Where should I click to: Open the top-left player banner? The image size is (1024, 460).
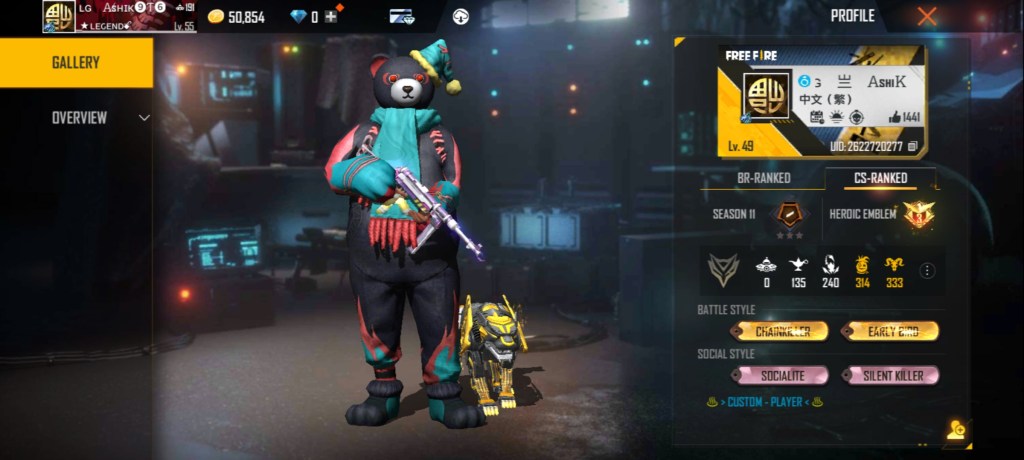pyautogui.click(x=119, y=16)
